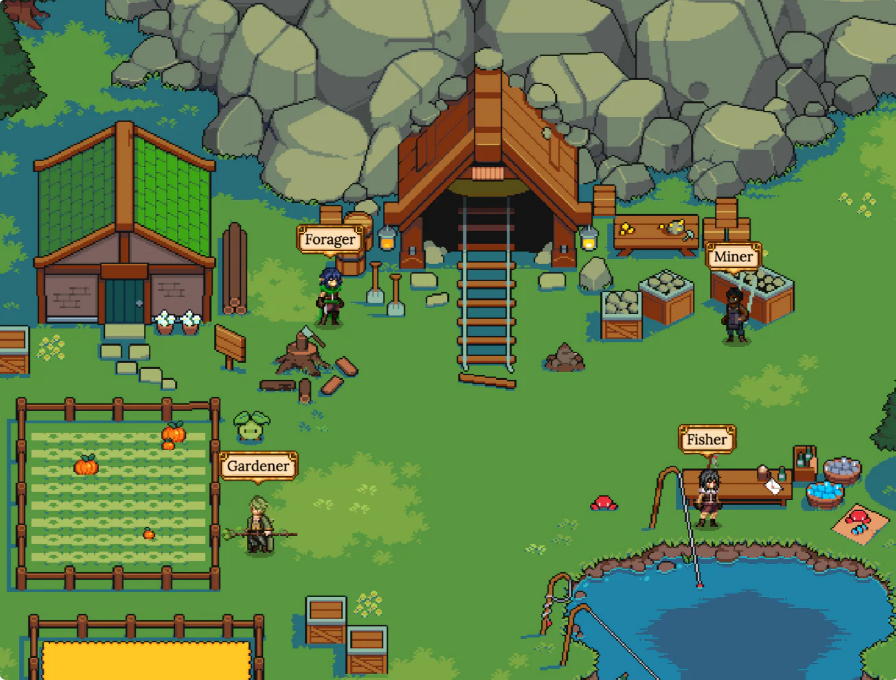Screen dimensions: 896x680
Task: Select the Forager name label
Action: (330, 240)
